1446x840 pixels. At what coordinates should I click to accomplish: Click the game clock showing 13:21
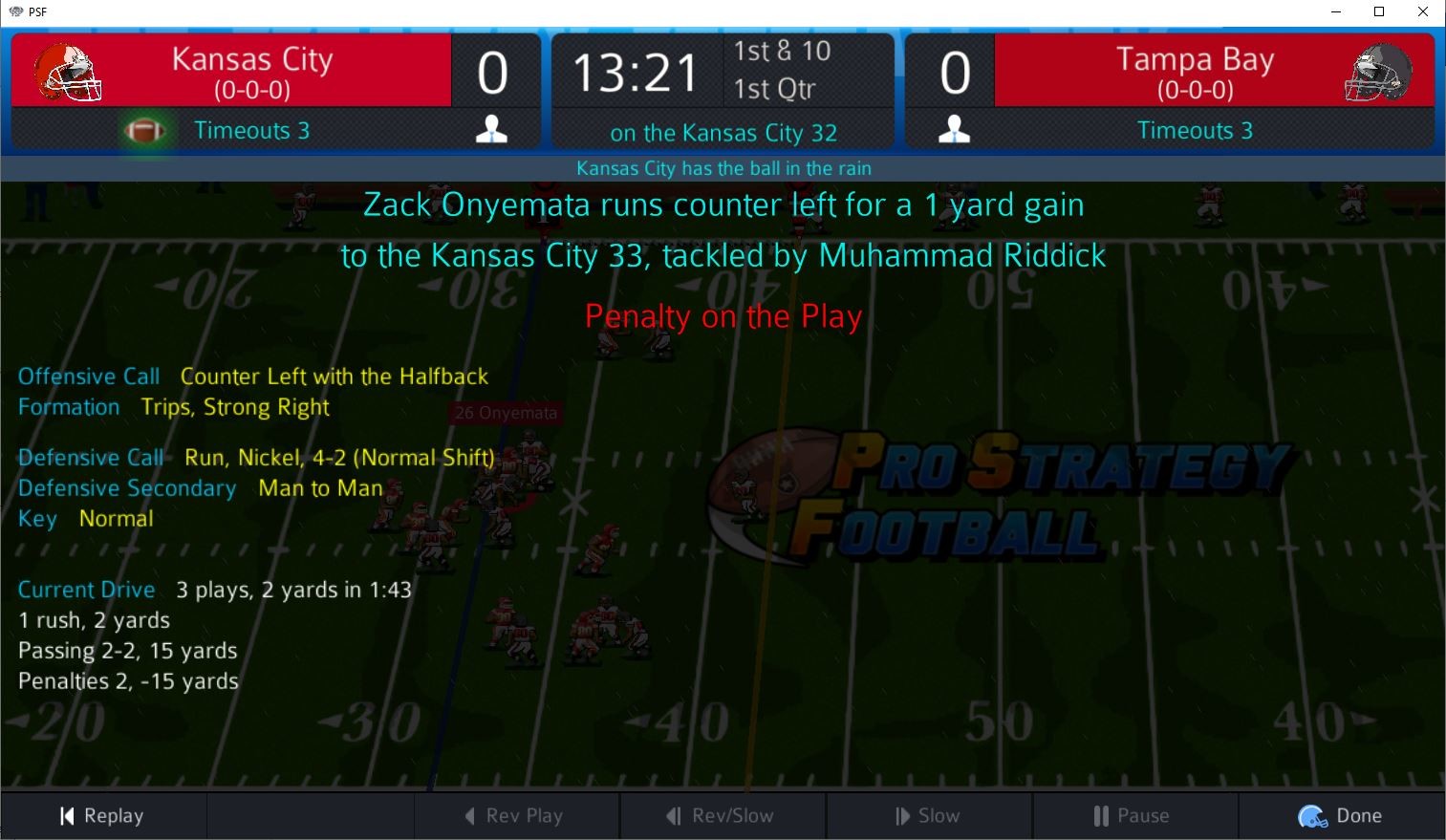636,71
